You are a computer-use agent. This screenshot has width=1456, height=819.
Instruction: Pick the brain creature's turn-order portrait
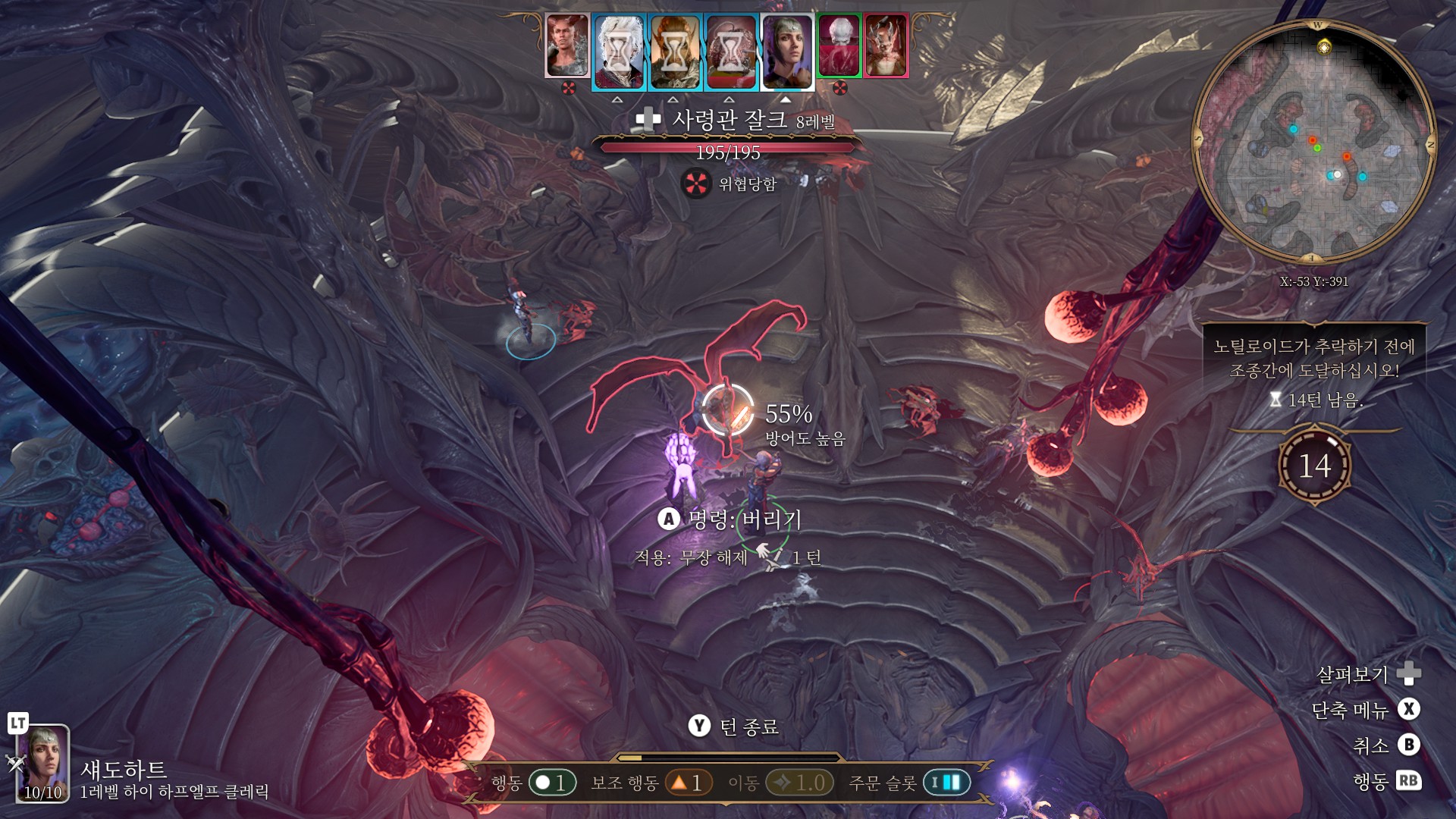click(731, 52)
